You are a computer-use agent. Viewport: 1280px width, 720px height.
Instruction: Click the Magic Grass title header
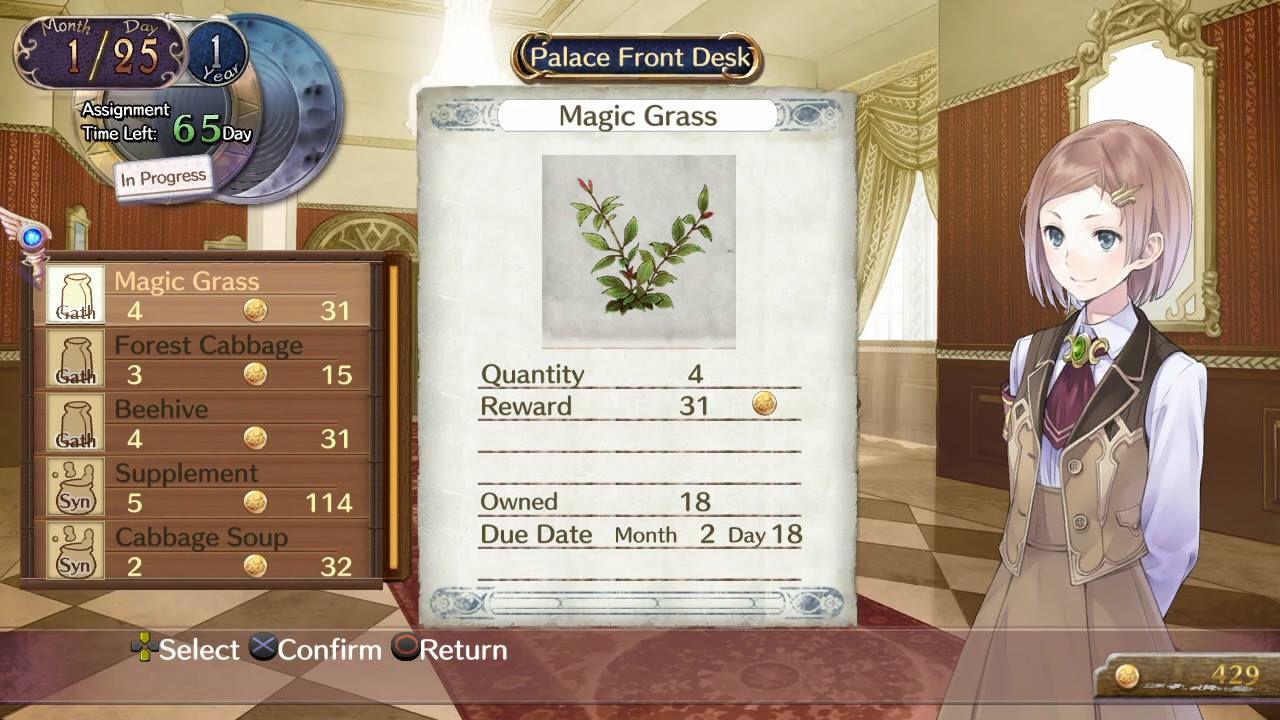coord(638,116)
